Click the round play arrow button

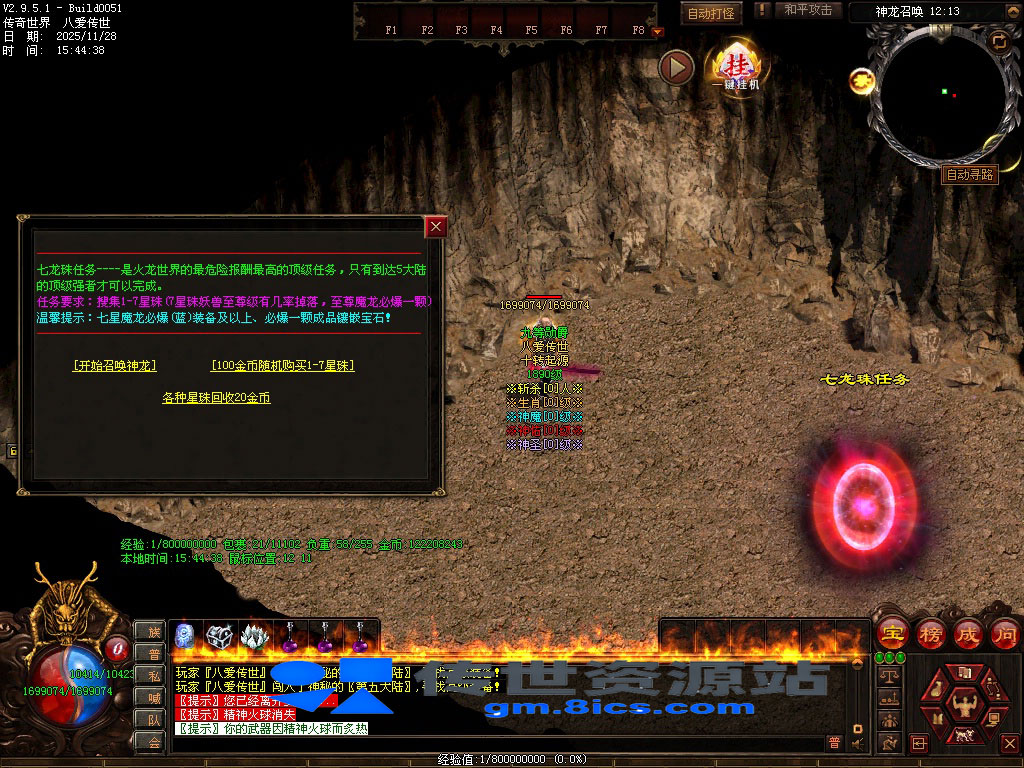[x=677, y=67]
